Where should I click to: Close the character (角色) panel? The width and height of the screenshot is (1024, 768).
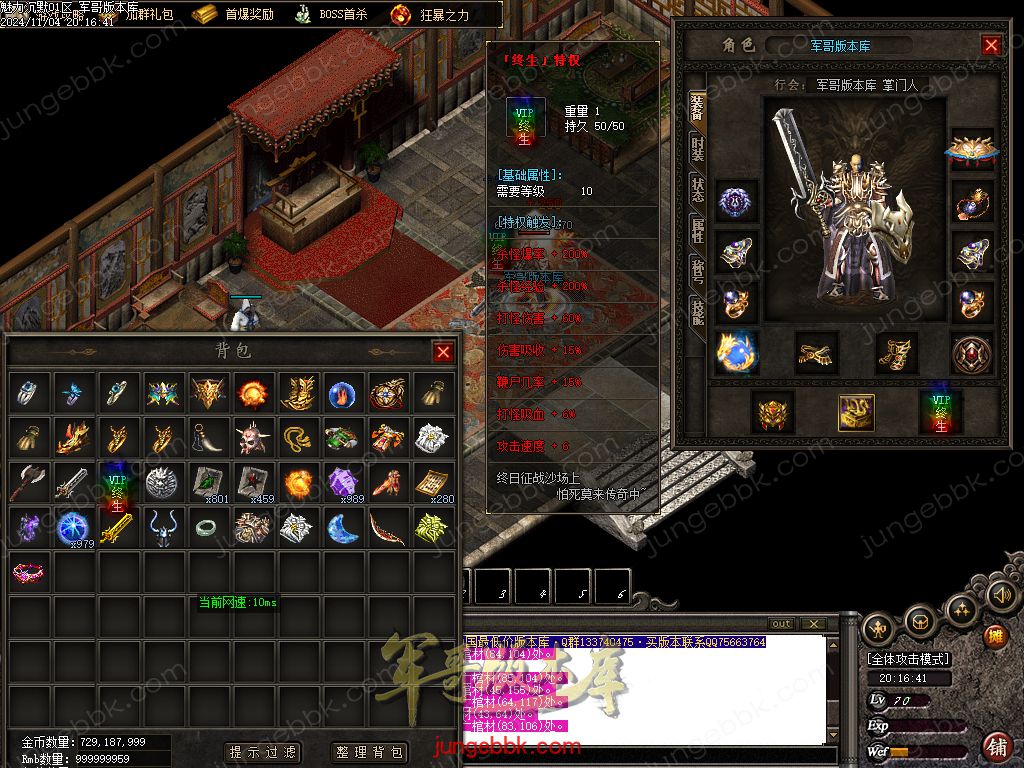pos(991,45)
